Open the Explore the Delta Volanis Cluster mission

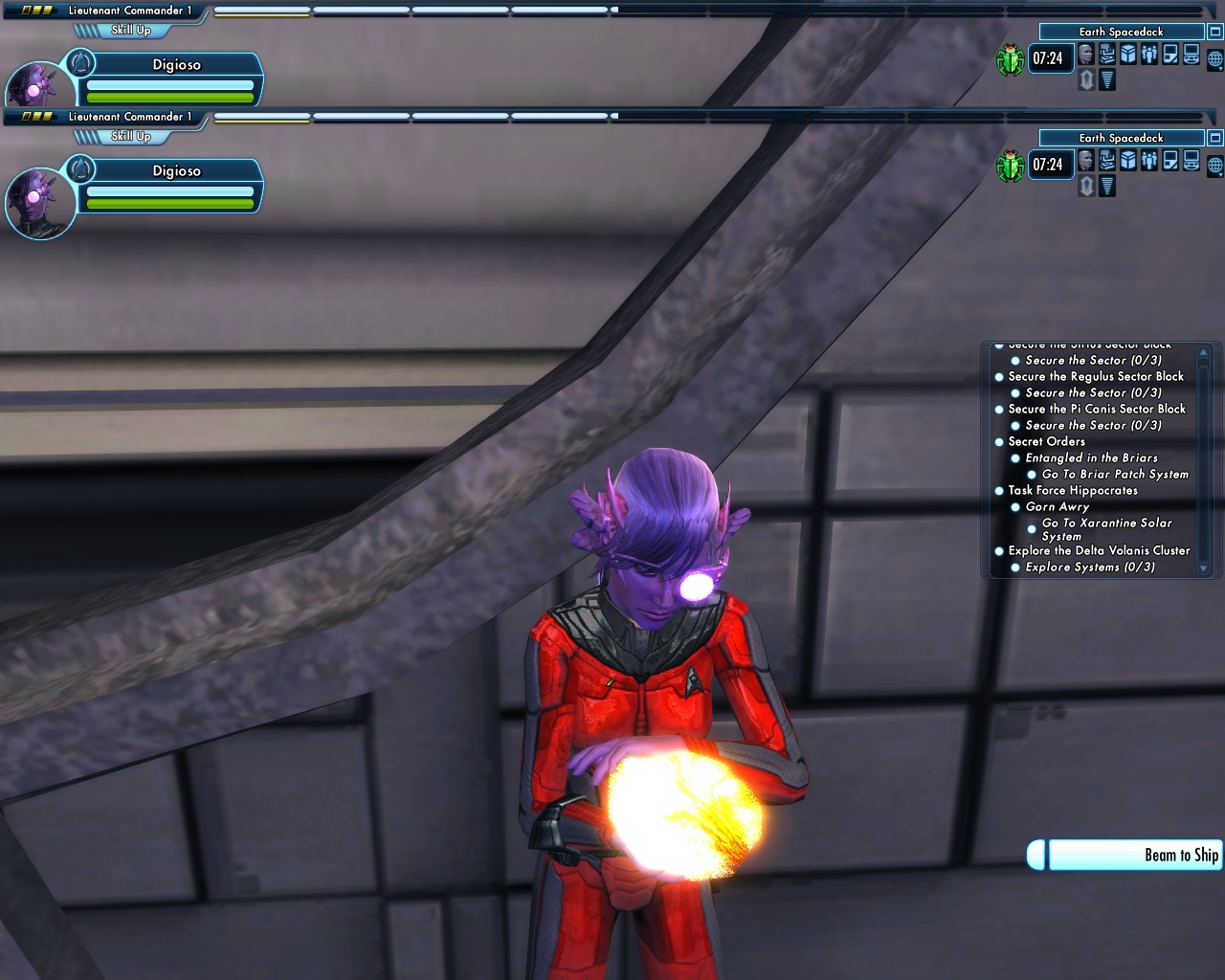(1099, 551)
